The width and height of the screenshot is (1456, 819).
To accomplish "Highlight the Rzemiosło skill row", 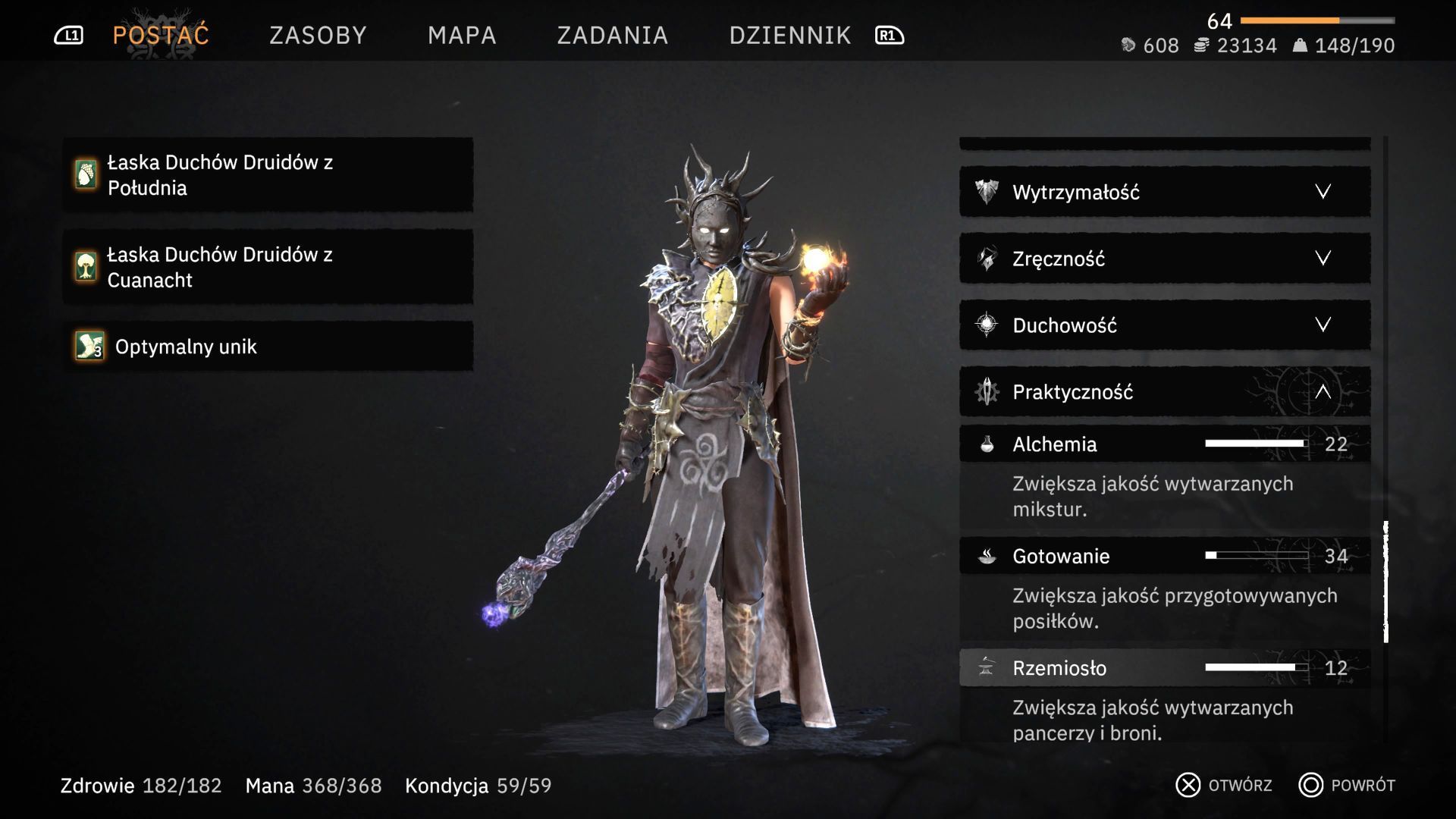I will 1164,668.
